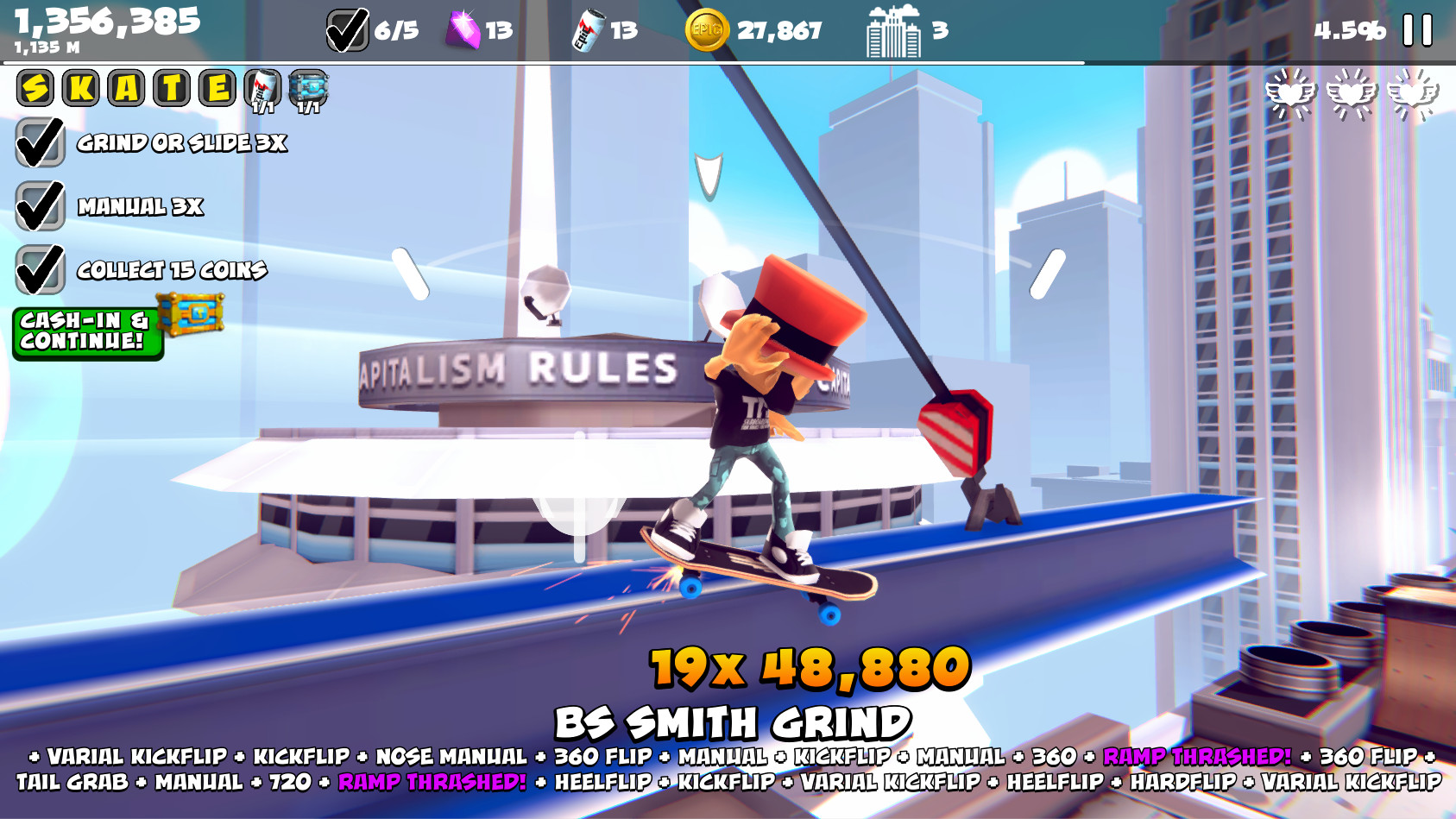Toggle the Grind or Slide 3x checkbox
This screenshot has width=1456, height=819.
(39, 143)
